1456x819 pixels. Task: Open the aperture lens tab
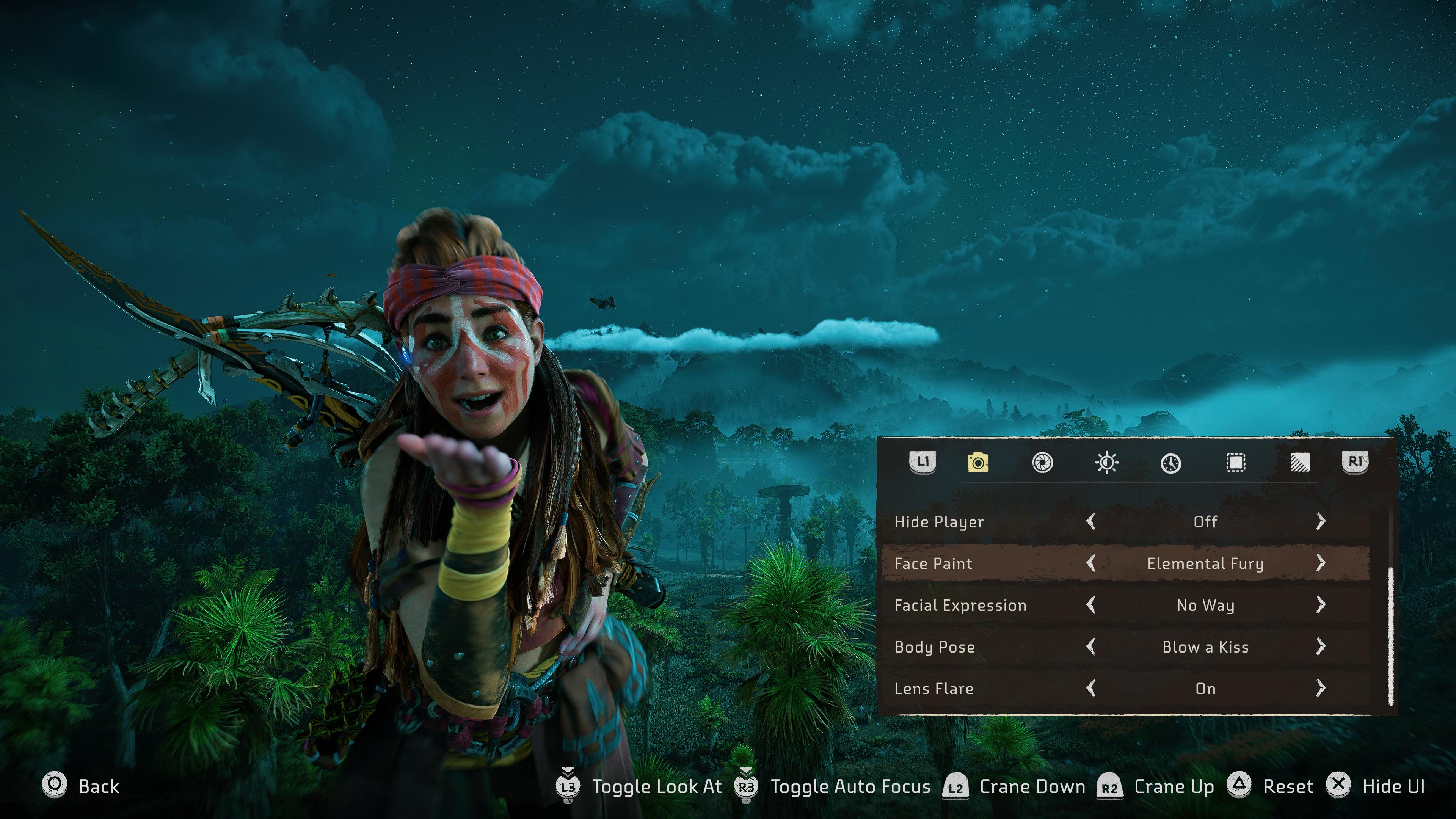1042,462
